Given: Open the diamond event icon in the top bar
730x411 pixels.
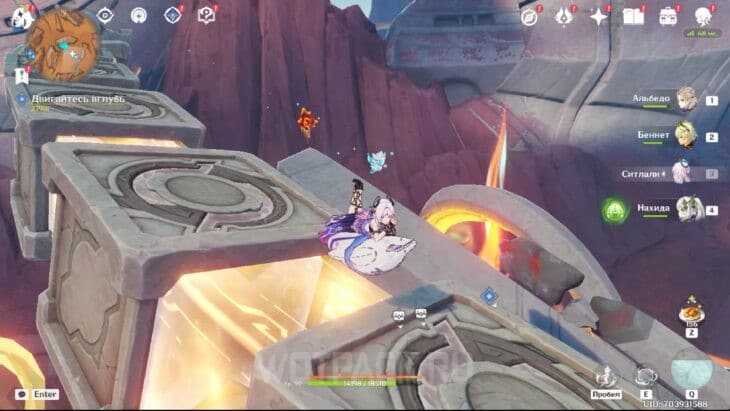Looking at the screenshot, I should (173, 15).
